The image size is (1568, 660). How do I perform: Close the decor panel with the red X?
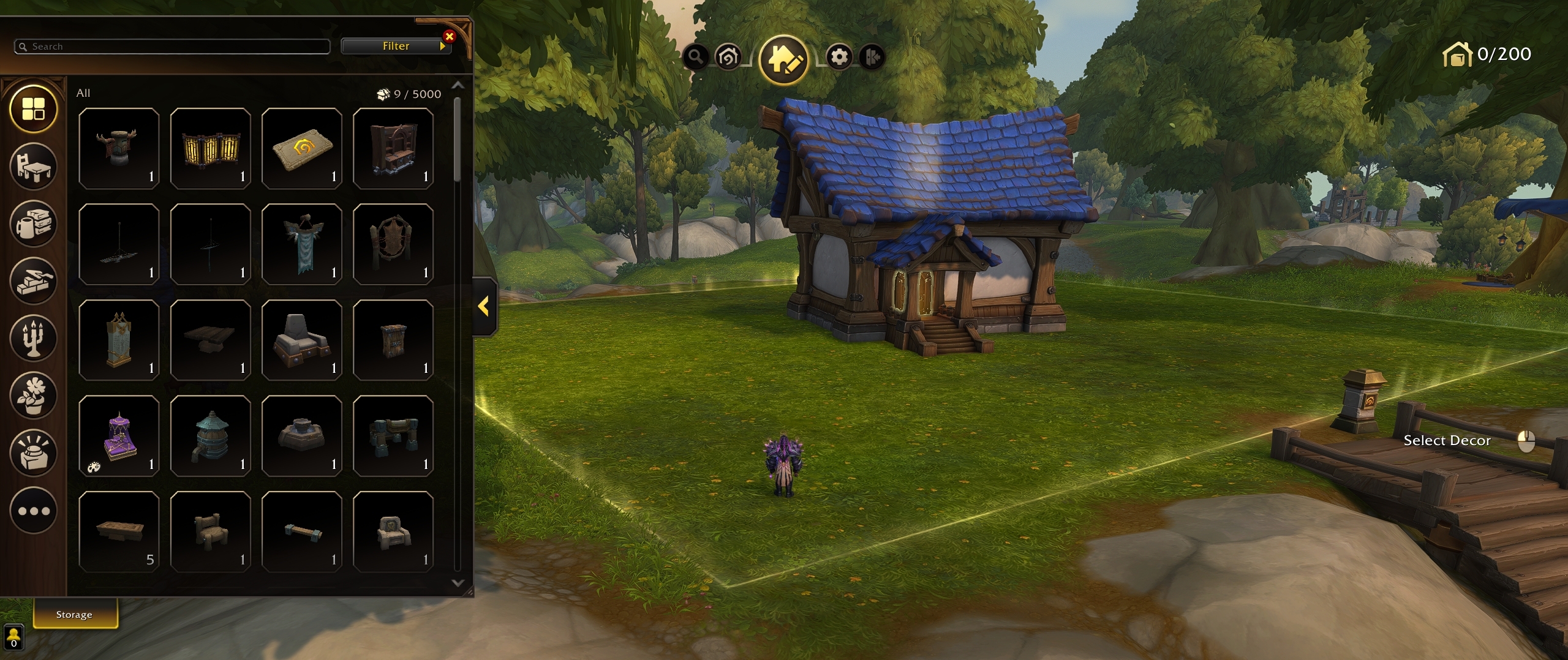pos(450,36)
